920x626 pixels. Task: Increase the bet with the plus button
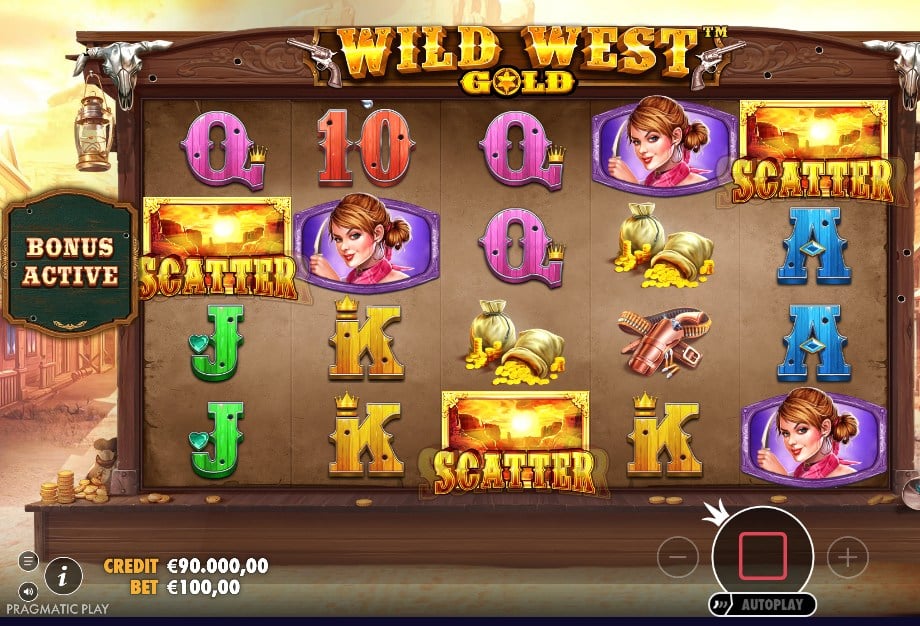tap(847, 557)
